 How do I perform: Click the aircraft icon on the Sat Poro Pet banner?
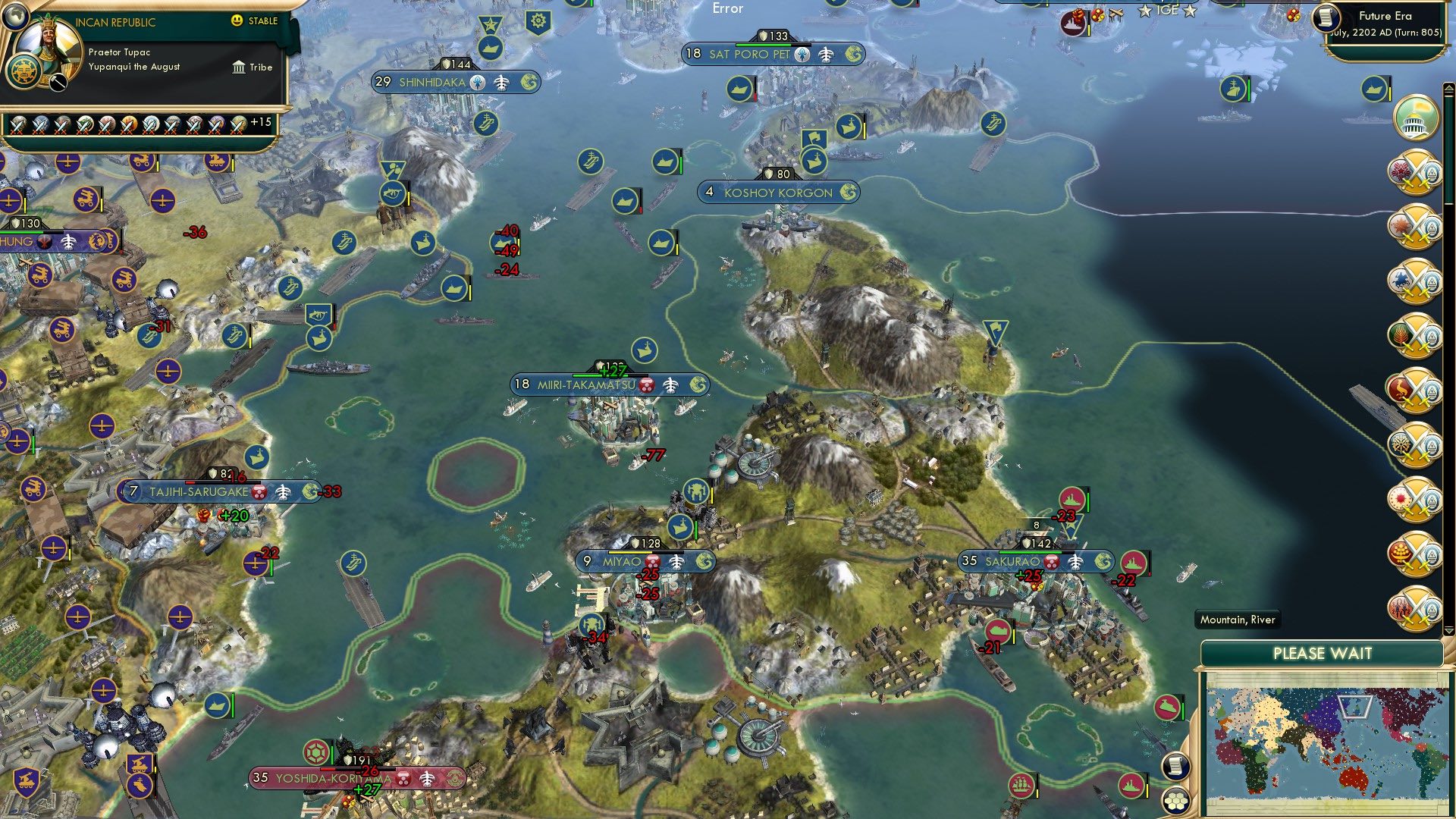[827, 55]
